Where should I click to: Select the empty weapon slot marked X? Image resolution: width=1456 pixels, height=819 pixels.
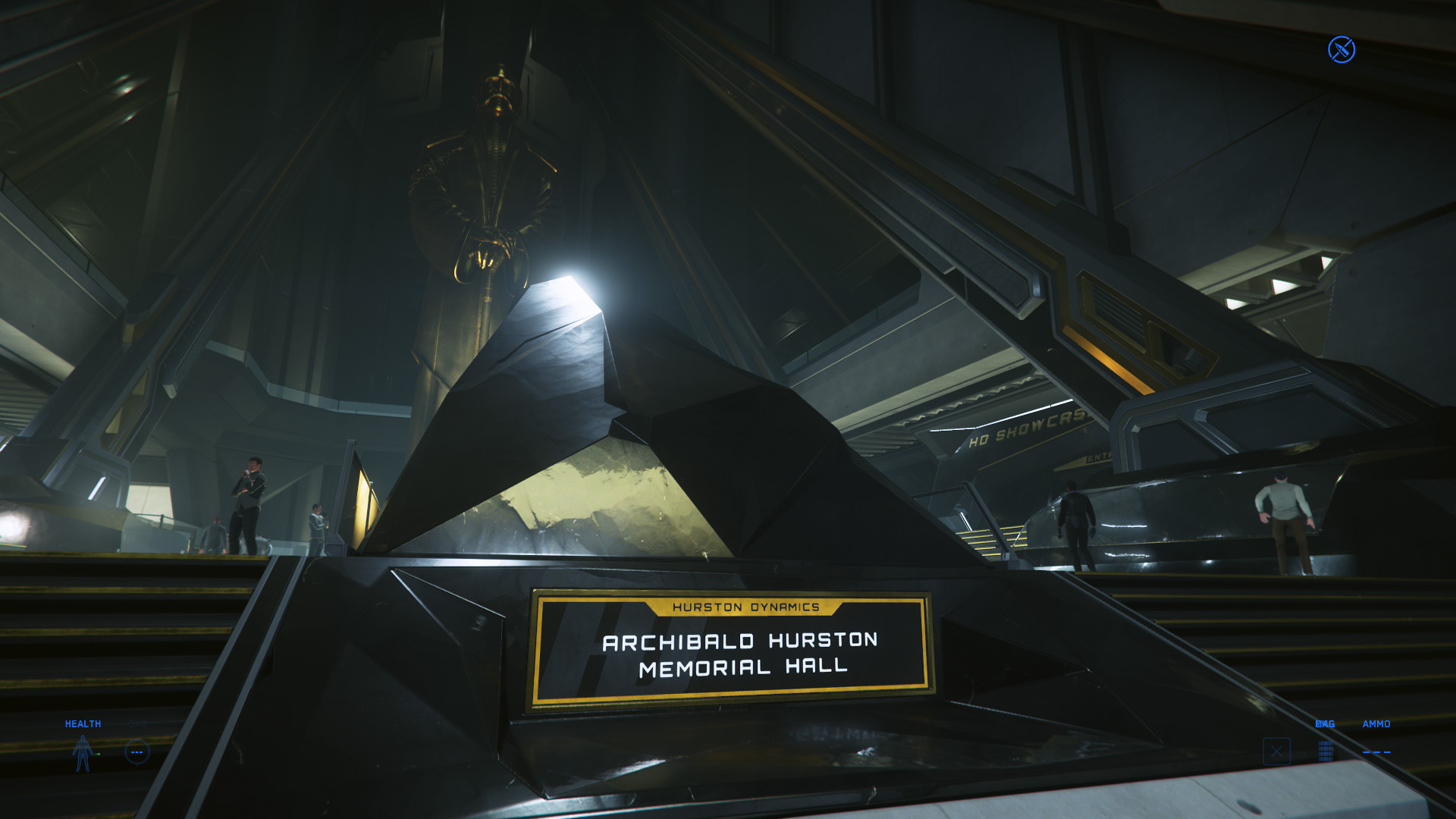tap(1276, 752)
